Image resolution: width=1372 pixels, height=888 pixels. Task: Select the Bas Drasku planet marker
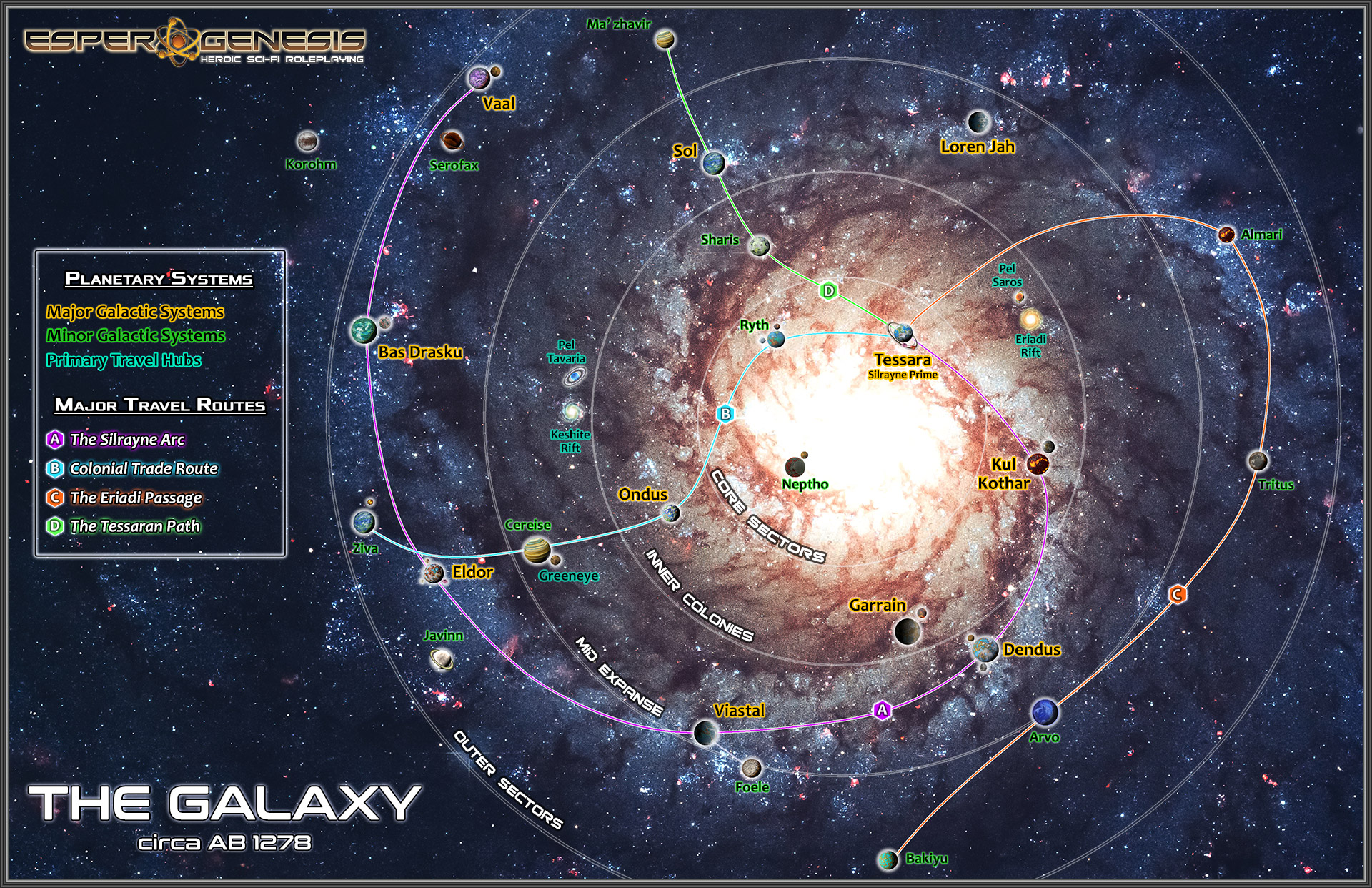coord(364,330)
